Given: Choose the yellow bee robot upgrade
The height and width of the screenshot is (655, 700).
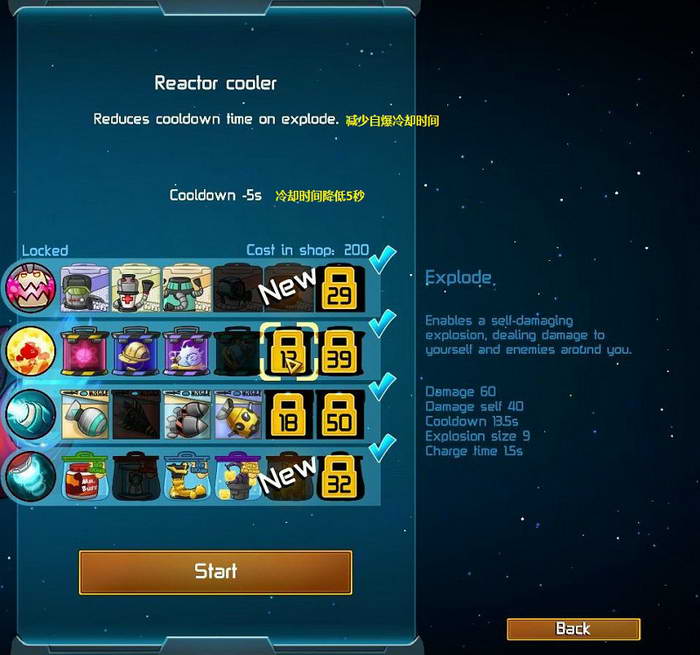Looking at the screenshot, I should [238, 414].
